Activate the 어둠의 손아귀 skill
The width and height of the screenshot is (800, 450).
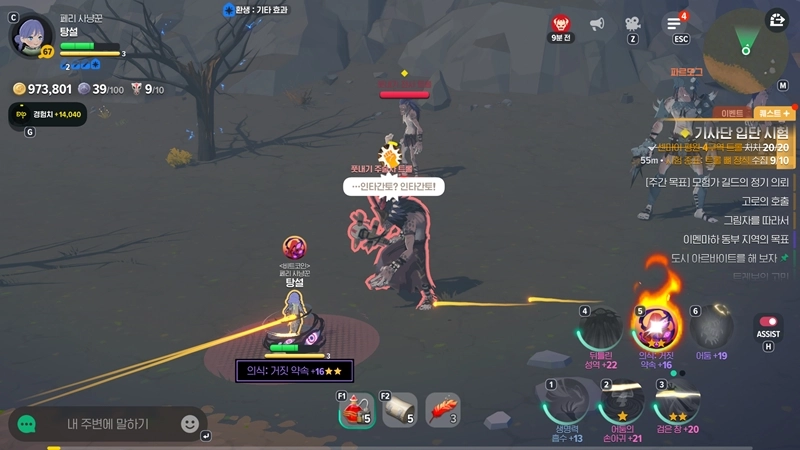coord(621,404)
